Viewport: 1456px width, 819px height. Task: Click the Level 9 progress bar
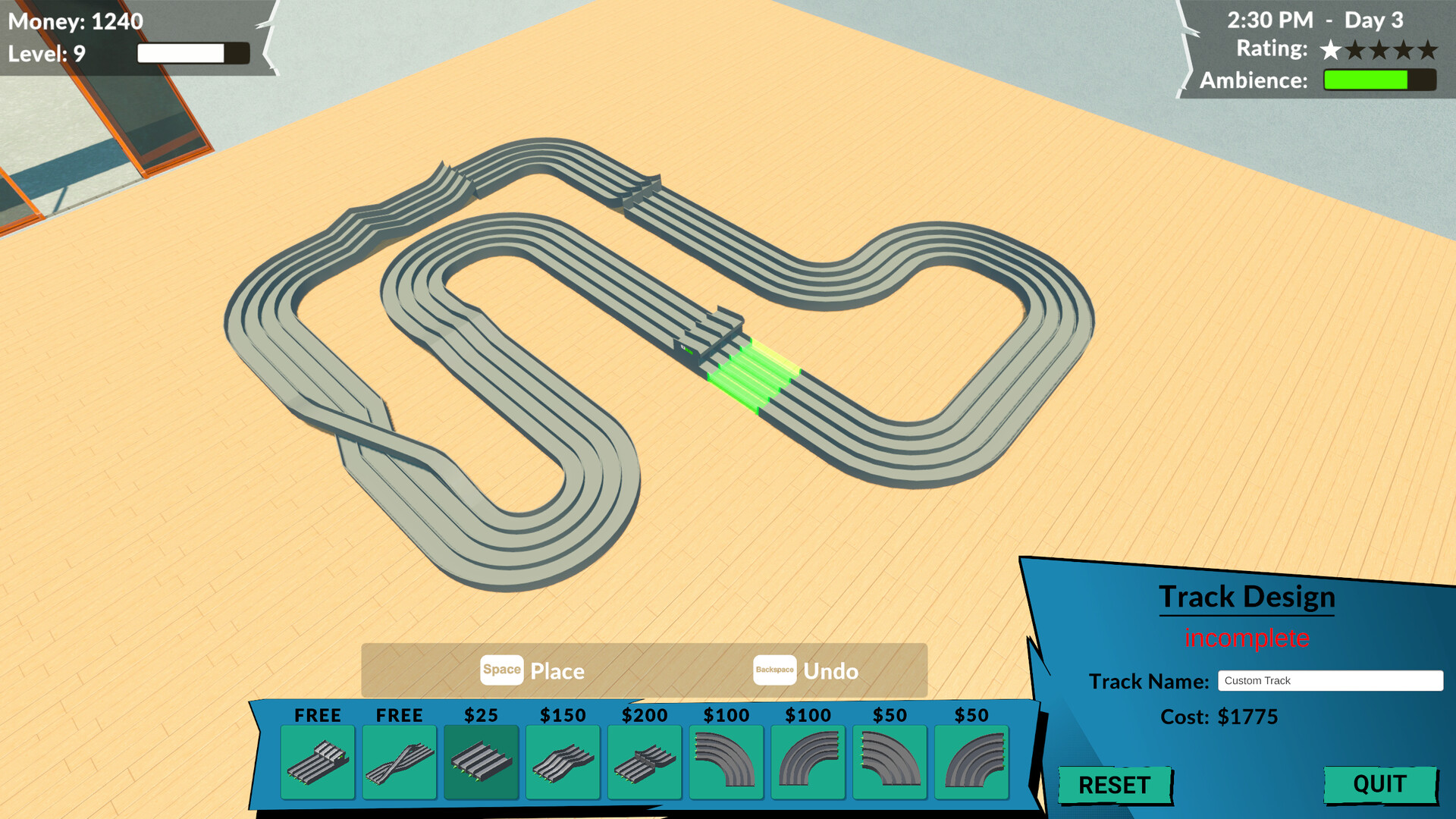coord(191,53)
